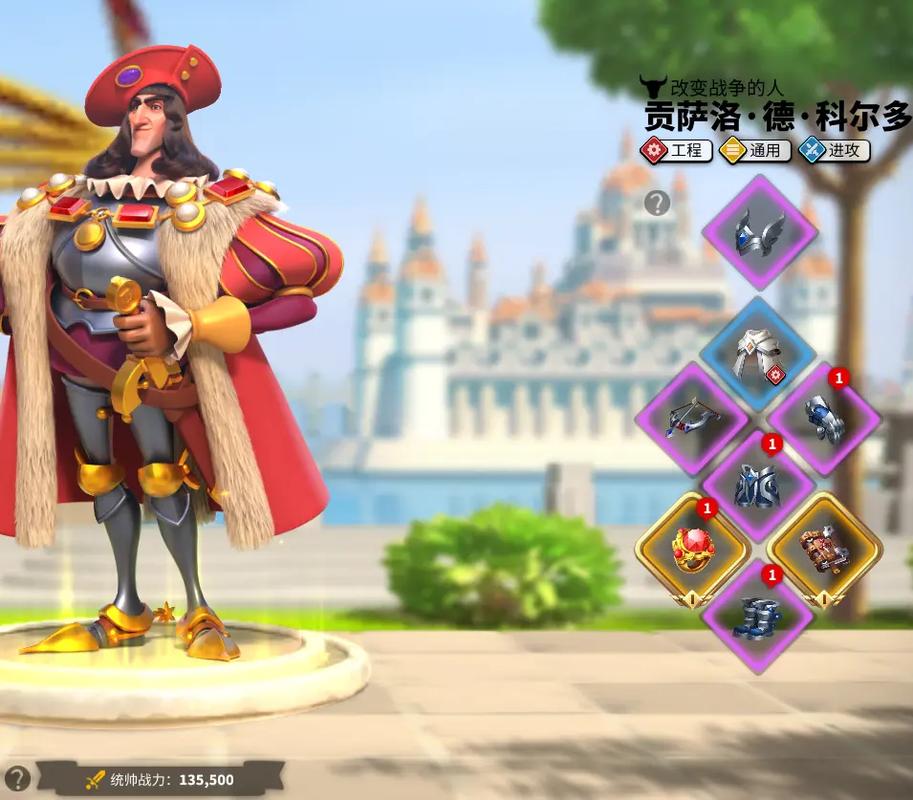This screenshot has width=913, height=800.
Task: Select the crossbow weapon slot
Action: (x=692, y=418)
